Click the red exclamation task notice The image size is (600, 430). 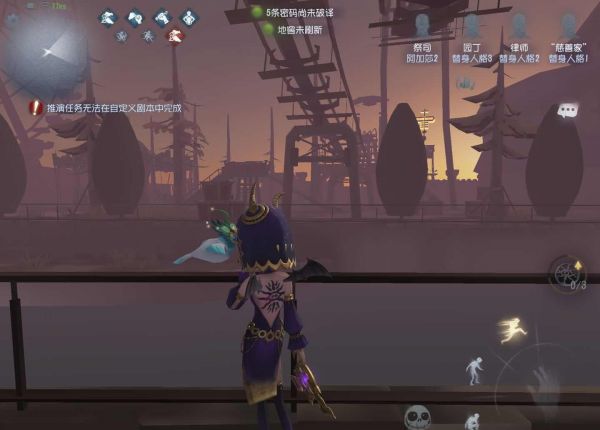pos(36,107)
